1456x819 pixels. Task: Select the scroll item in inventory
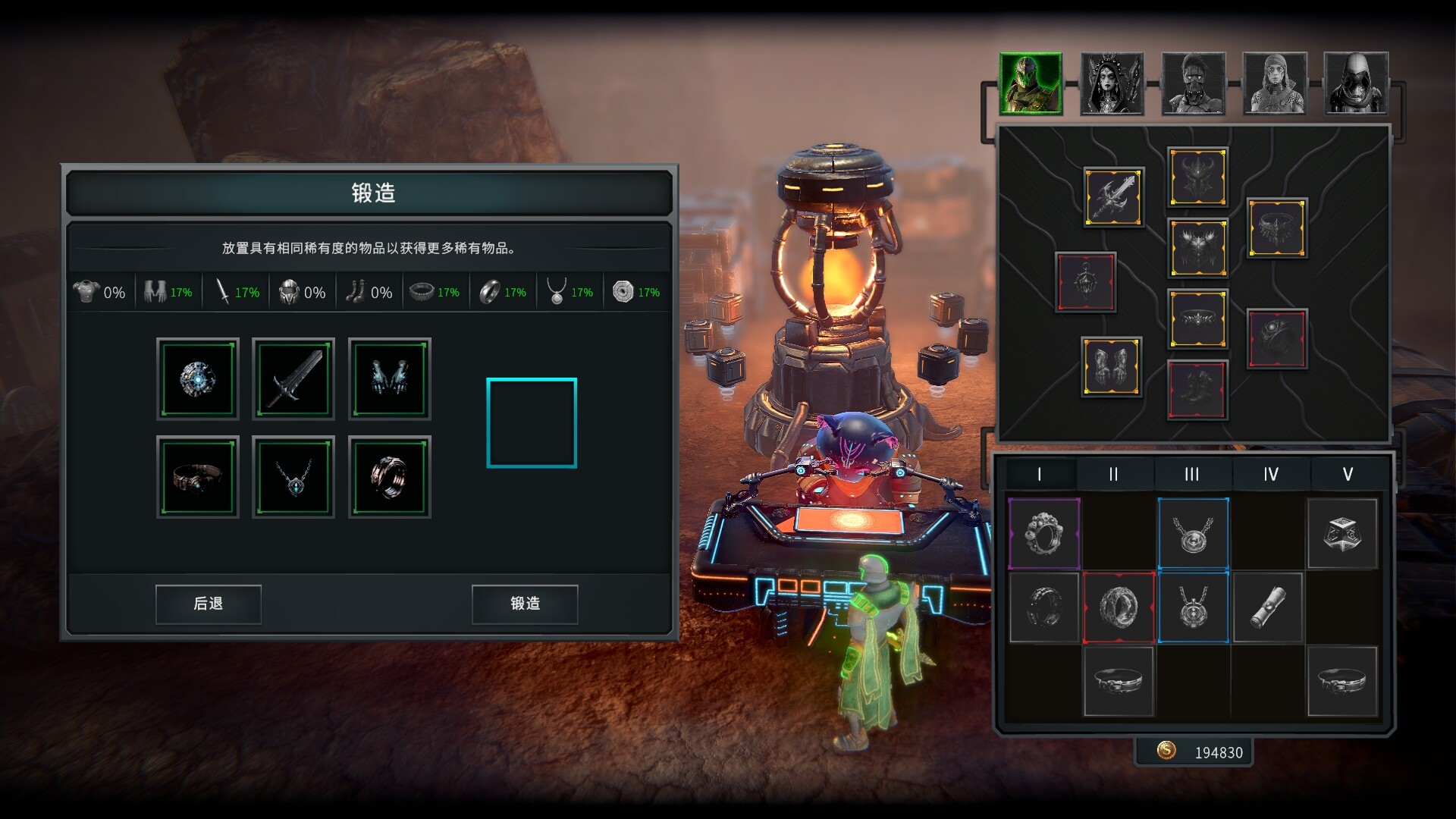[1267, 607]
